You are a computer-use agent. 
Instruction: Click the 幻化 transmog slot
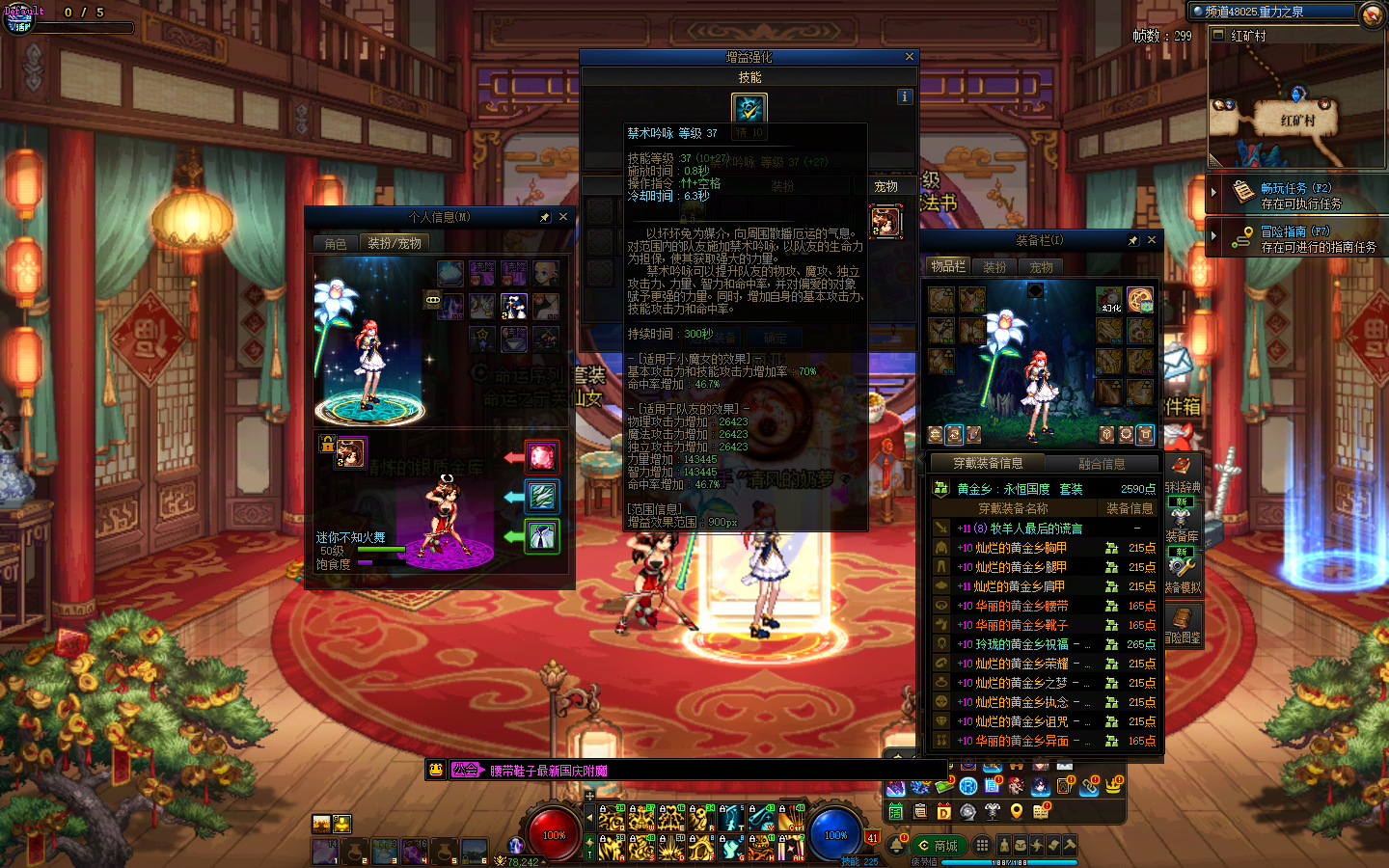coord(1110,301)
